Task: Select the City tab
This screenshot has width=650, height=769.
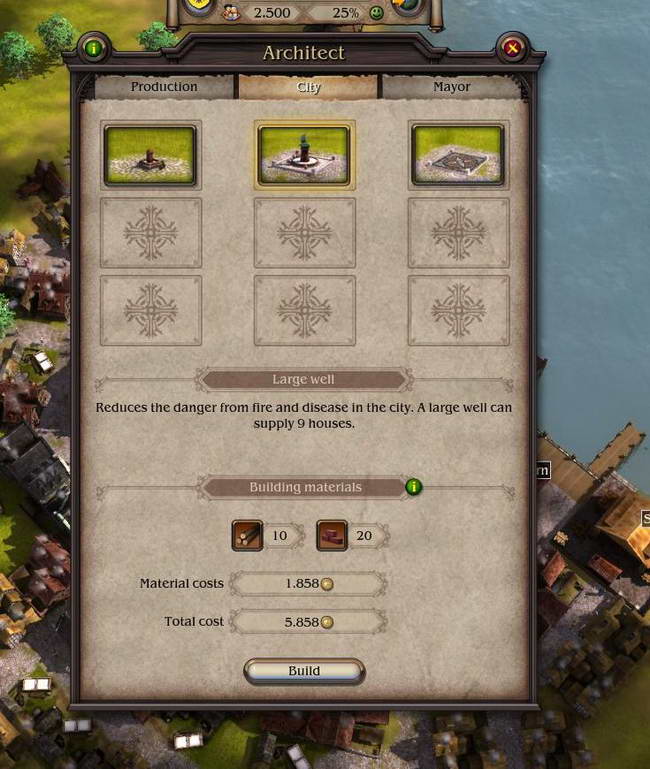Action: [309, 87]
